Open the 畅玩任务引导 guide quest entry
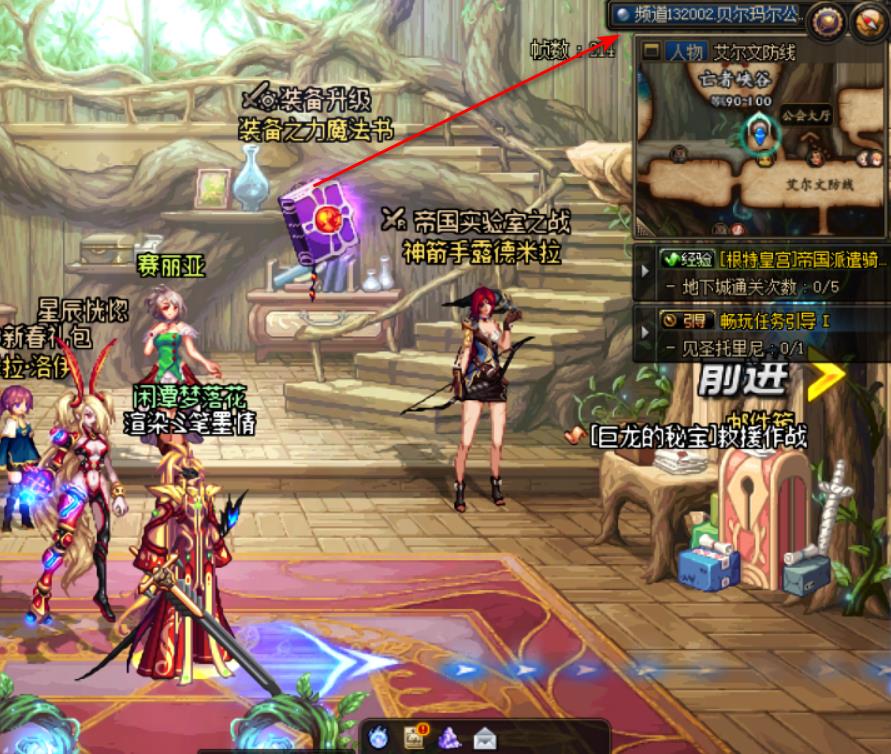Viewport: 891px width, 754px height. [774, 321]
